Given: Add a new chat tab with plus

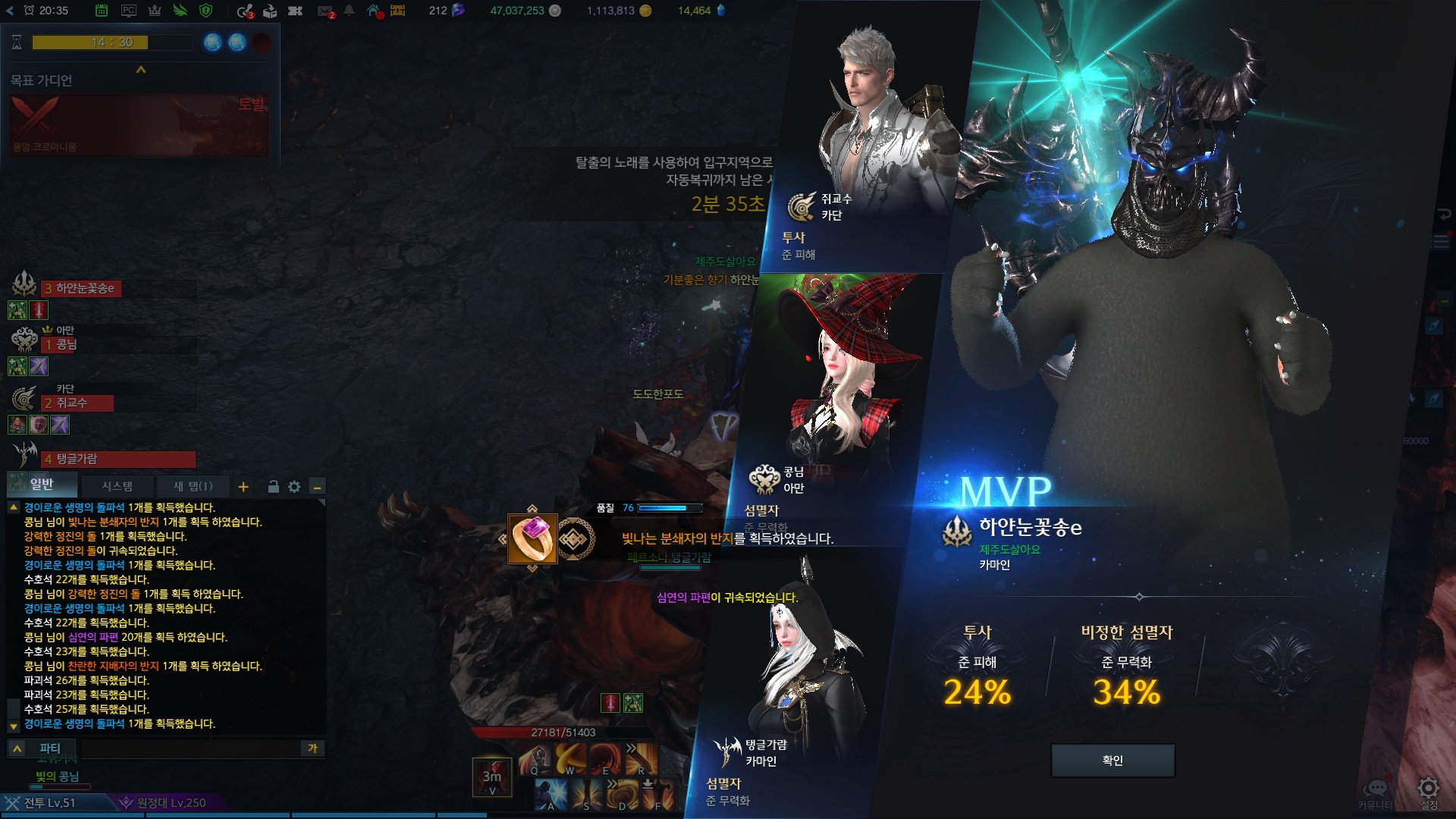Looking at the screenshot, I should pyautogui.click(x=243, y=487).
